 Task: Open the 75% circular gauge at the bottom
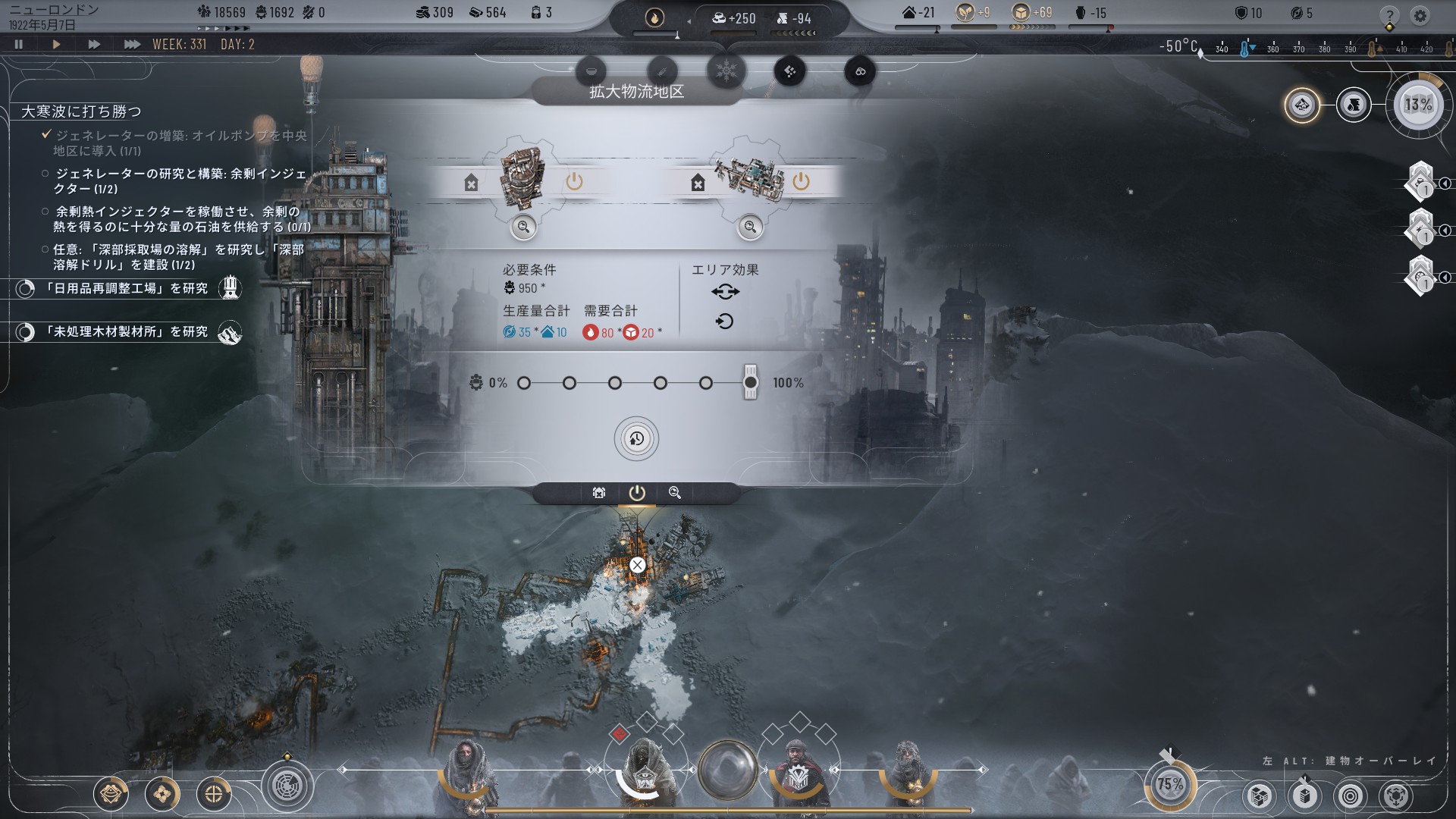tap(1169, 784)
